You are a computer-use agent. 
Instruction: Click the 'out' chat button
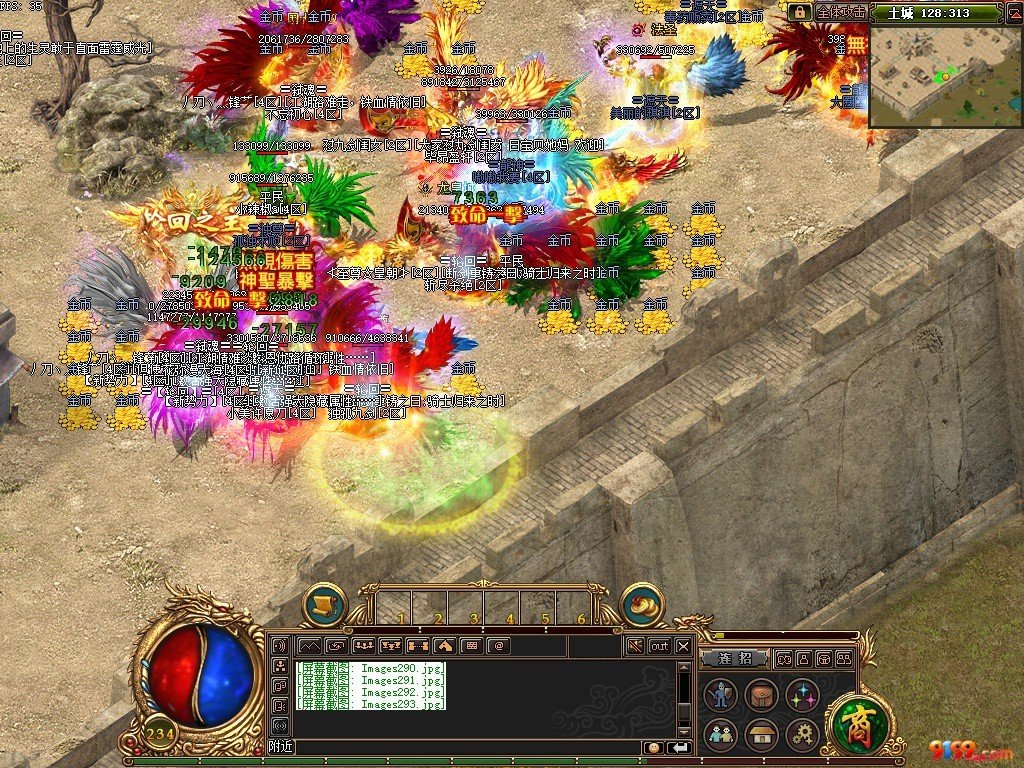point(659,646)
